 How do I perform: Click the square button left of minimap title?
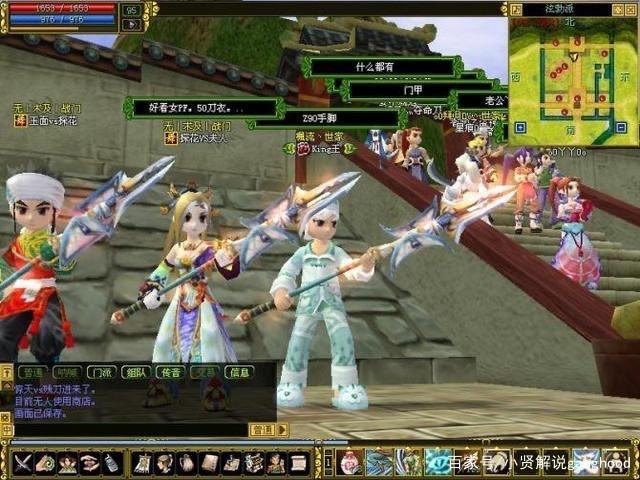click(x=517, y=9)
